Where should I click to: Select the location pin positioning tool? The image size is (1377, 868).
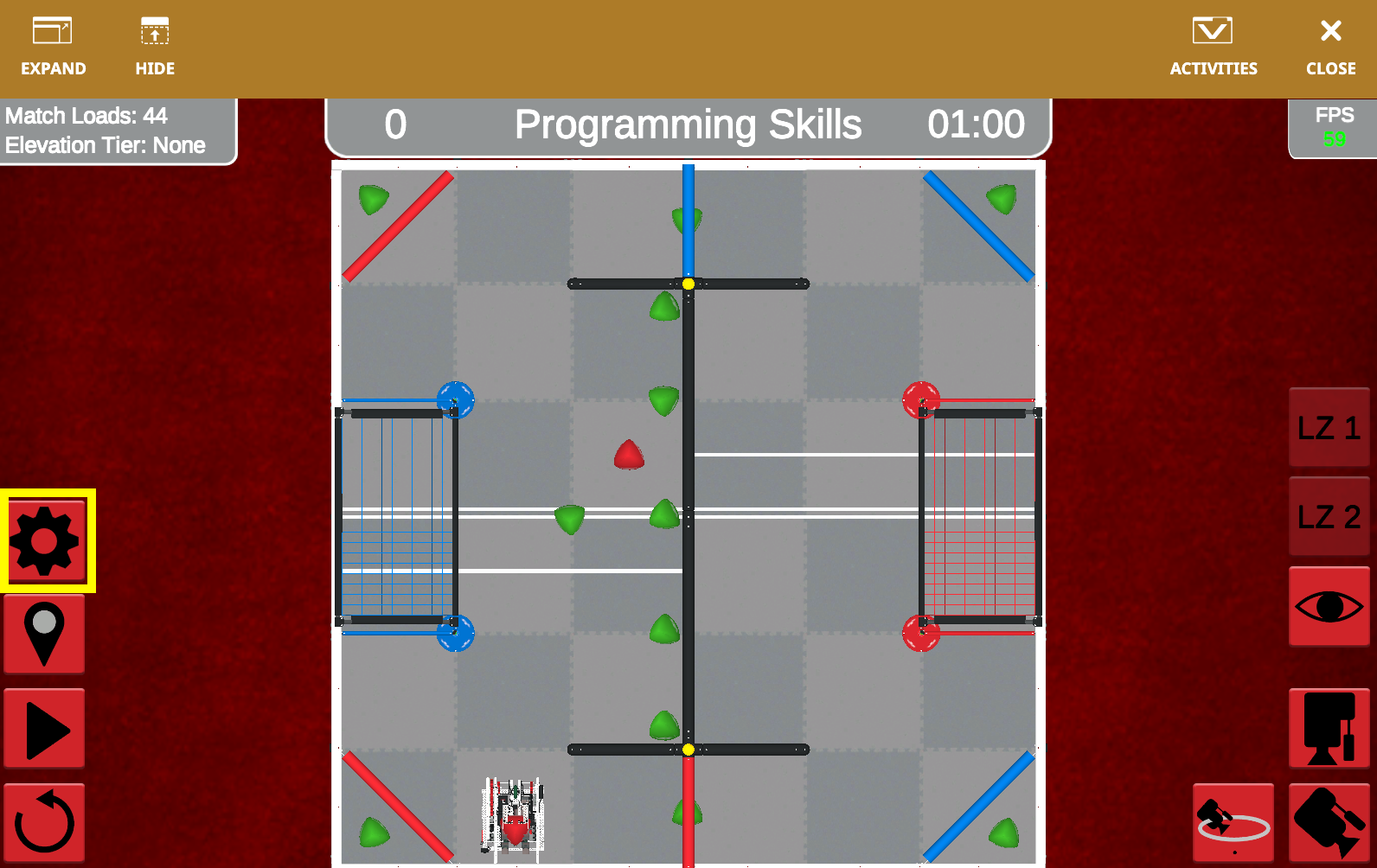click(x=44, y=634)
